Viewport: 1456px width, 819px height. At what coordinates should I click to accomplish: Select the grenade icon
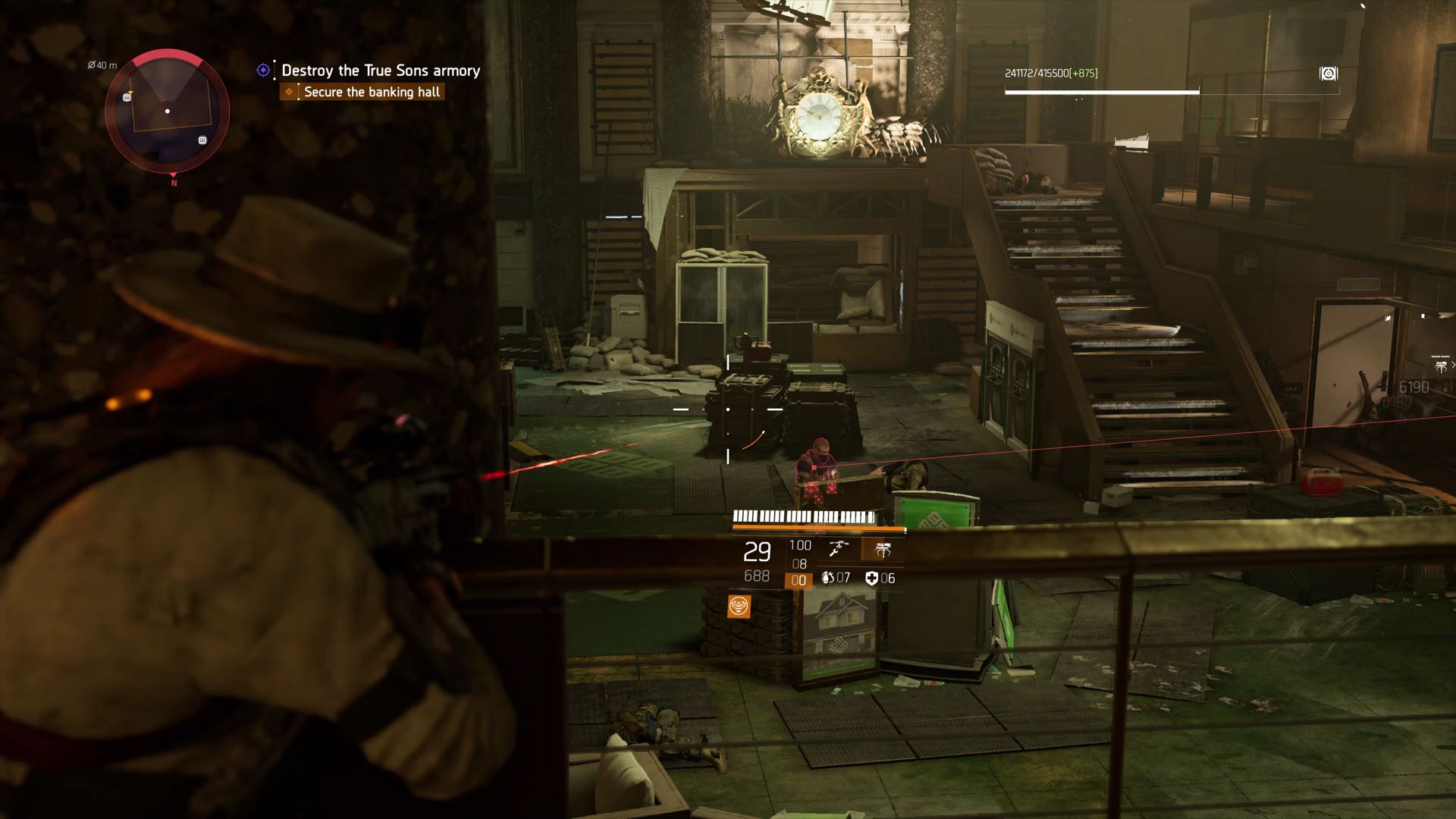(827, 578)
